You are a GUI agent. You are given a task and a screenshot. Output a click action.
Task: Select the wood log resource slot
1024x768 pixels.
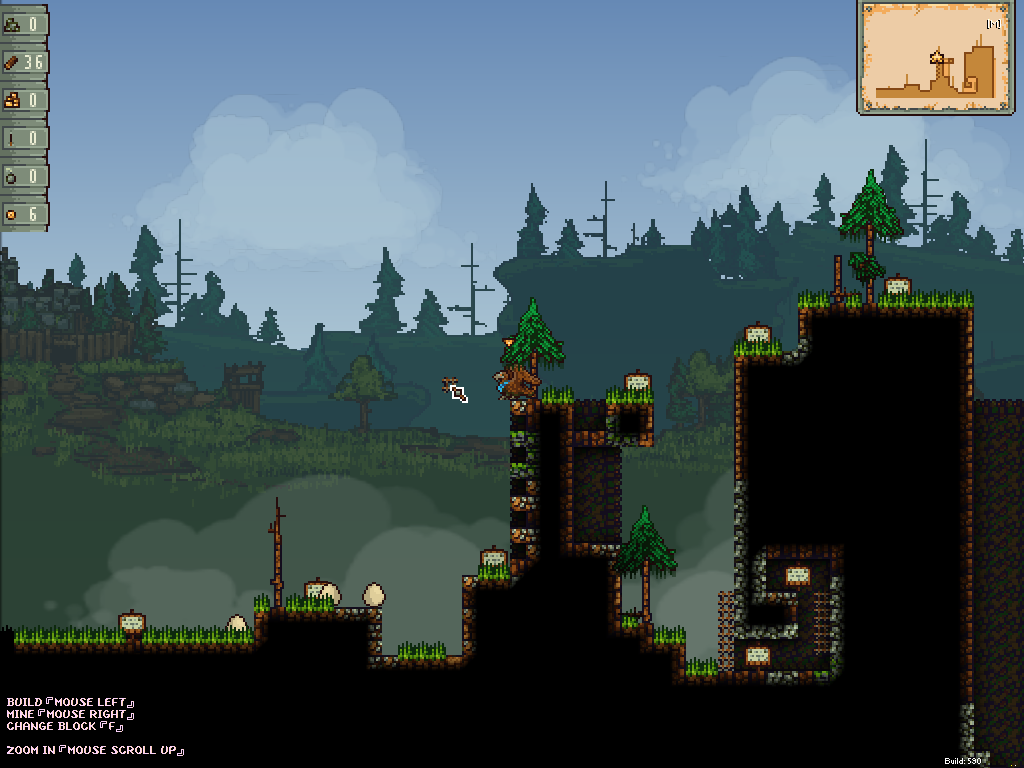coord(24,62)
